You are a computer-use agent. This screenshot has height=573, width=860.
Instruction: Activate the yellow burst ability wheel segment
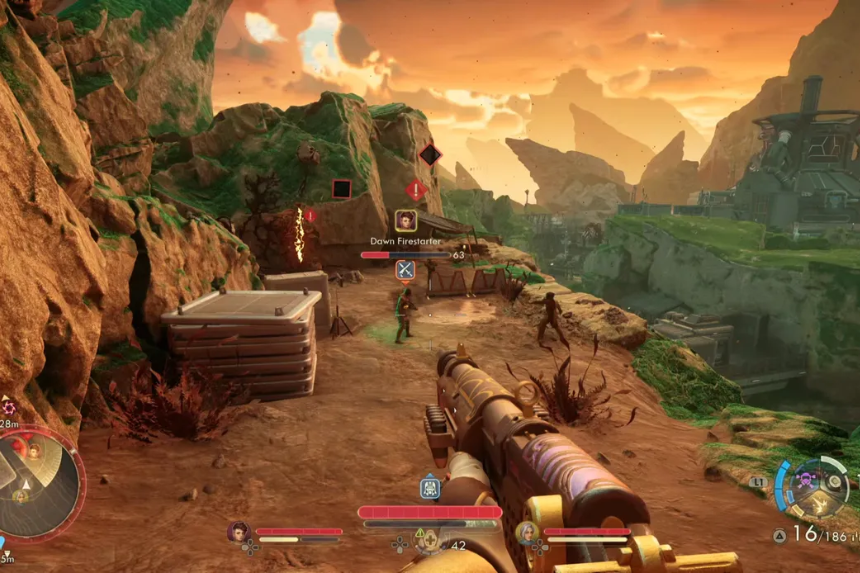click(822, 504)
